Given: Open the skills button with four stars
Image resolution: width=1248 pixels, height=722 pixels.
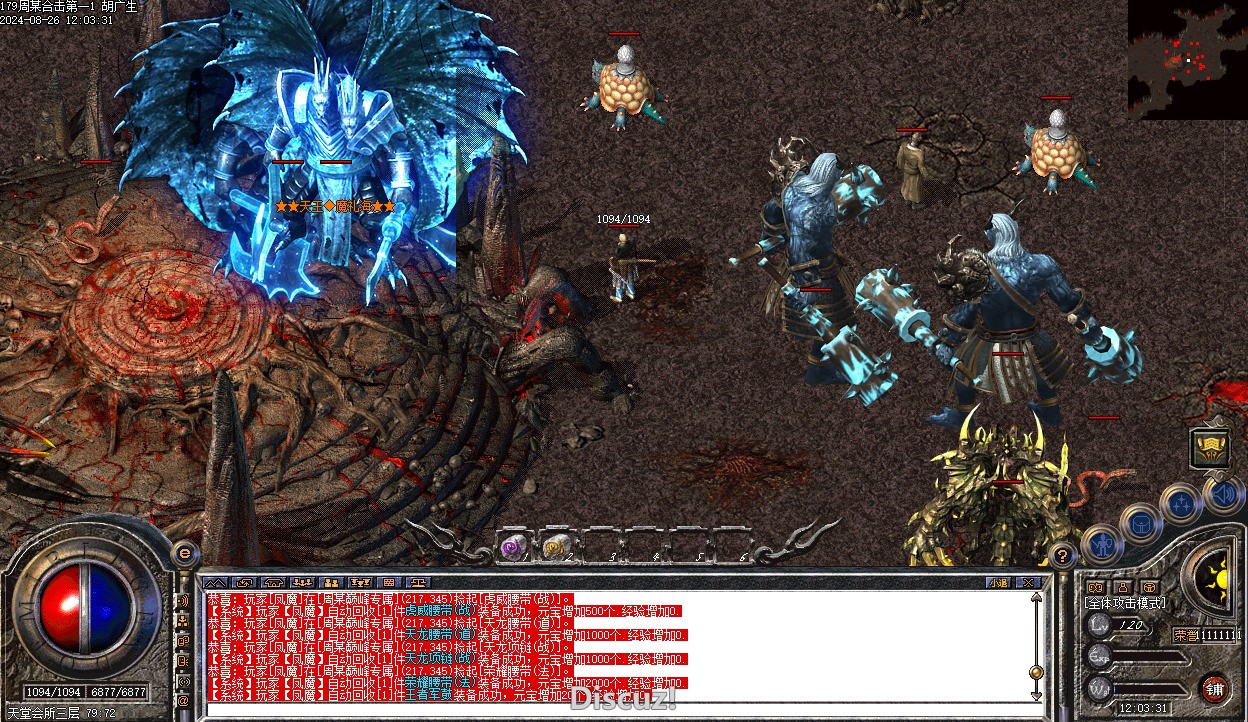Looking at the screenshot, I should point(1181,504).
